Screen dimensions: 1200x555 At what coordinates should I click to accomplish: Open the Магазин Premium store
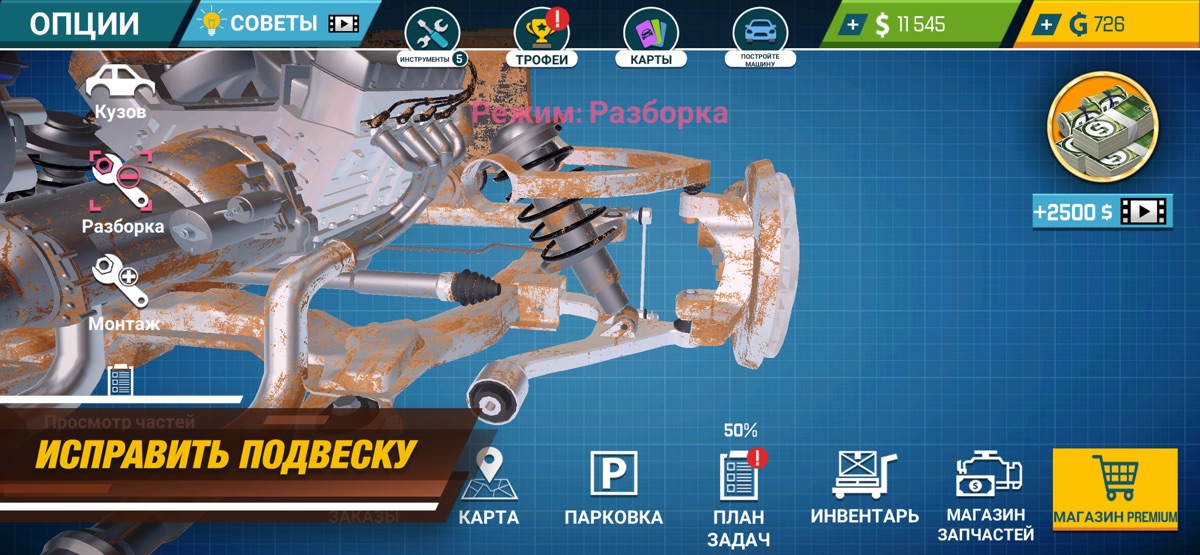pyautogui.click(x=1115, y=489)
